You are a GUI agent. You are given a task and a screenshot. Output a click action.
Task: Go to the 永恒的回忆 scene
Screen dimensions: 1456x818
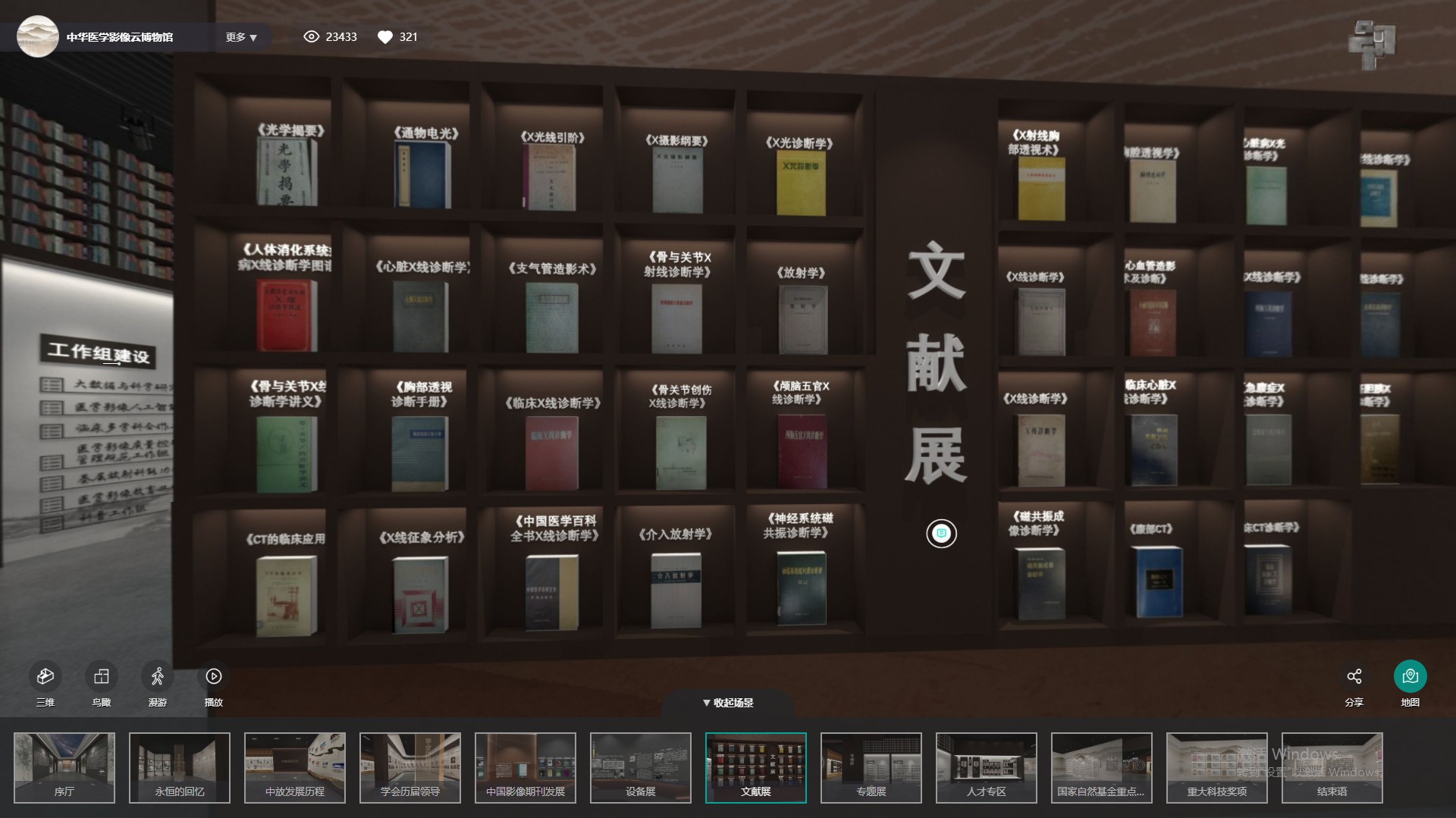coord(180,767)
